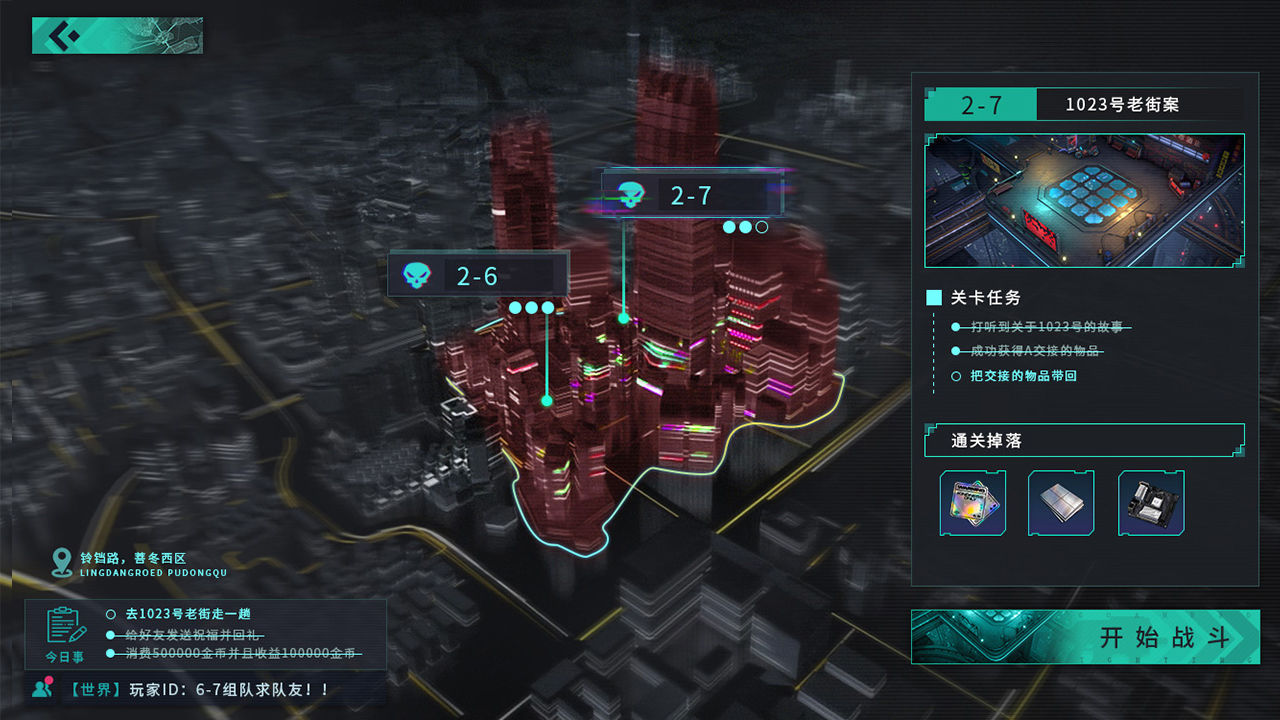The height and width of the screenshot is (720, 1280).
Task: Open the world chat message bar
Action: click(x=200, y=690)
